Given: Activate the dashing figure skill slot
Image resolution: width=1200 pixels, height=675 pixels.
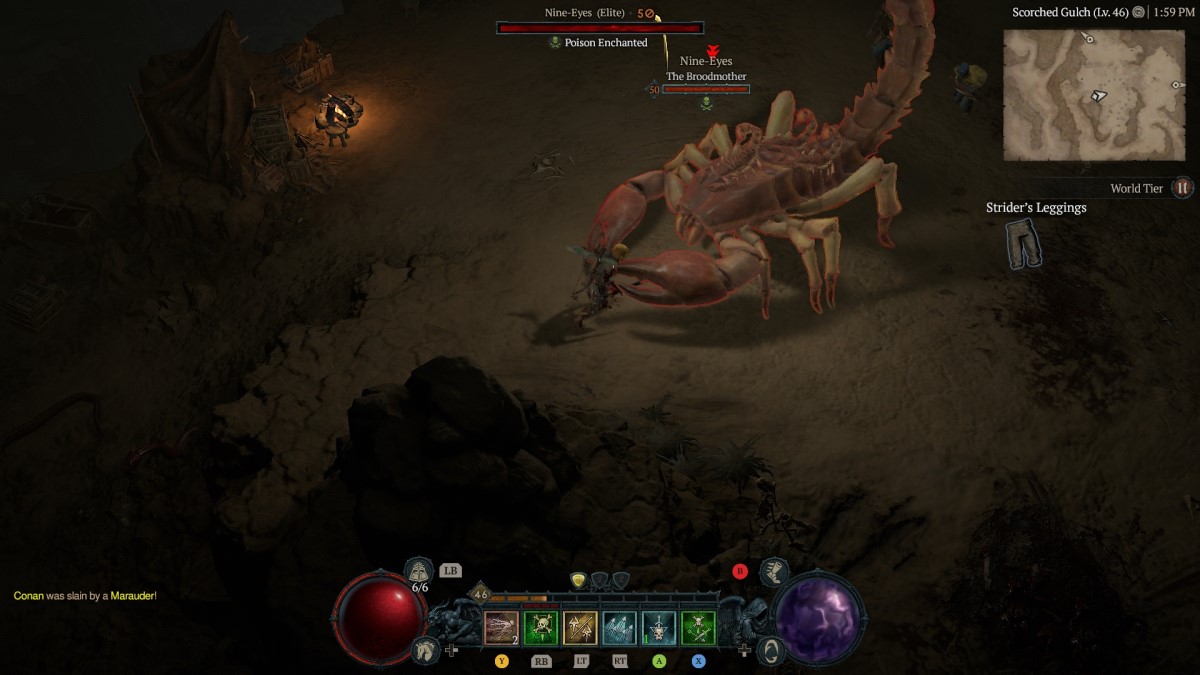Looking at the screenshot, I should coord(501,628).
